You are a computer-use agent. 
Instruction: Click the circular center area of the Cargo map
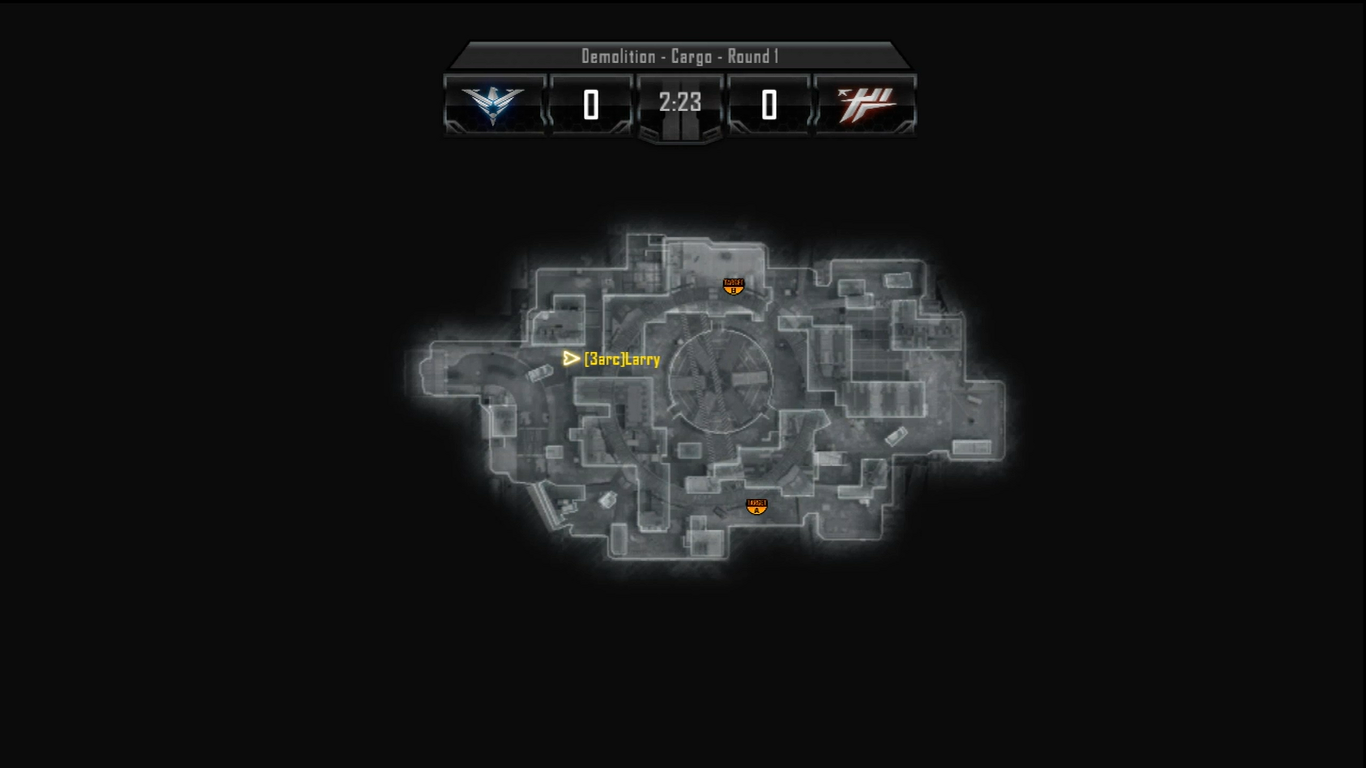coord(720,380)
